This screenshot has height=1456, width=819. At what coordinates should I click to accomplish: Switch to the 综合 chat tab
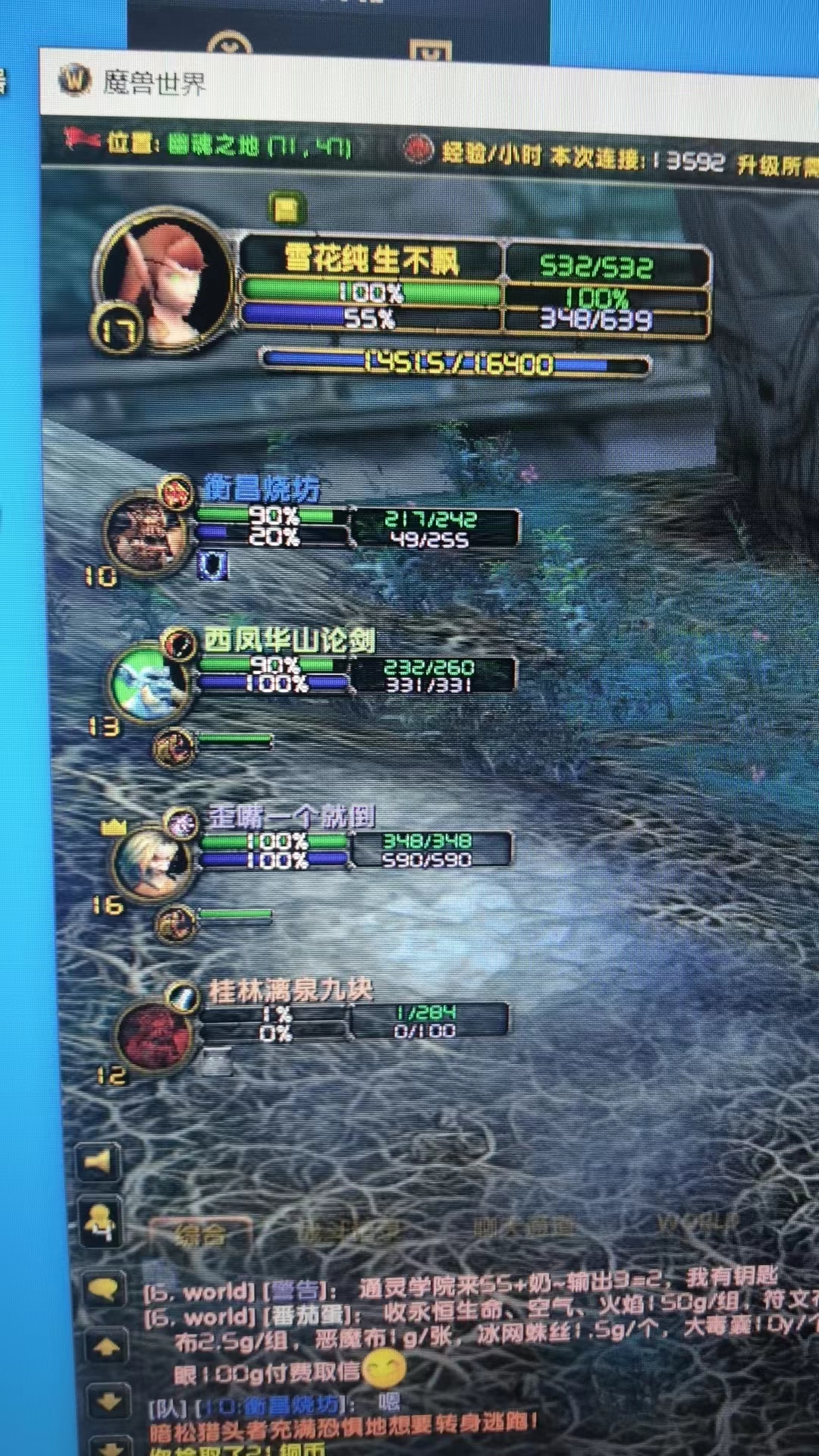[200, 1235]
